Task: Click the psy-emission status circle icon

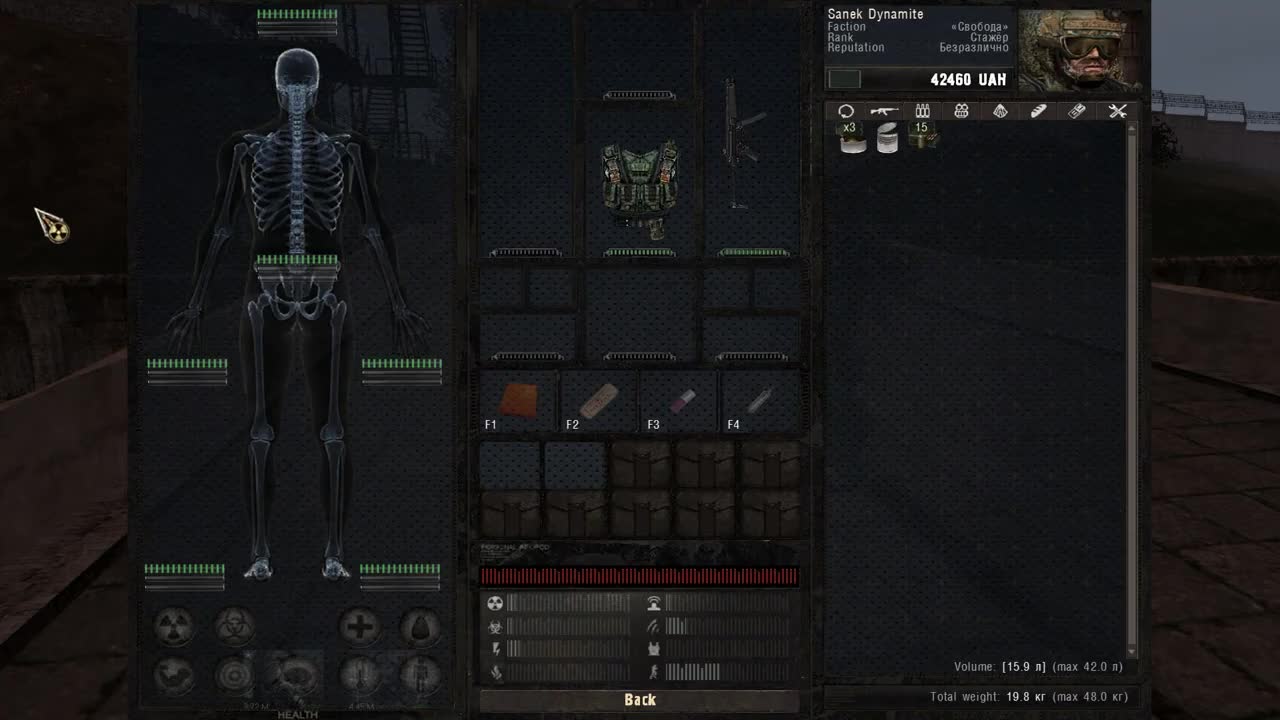Action: pos(233,676)
